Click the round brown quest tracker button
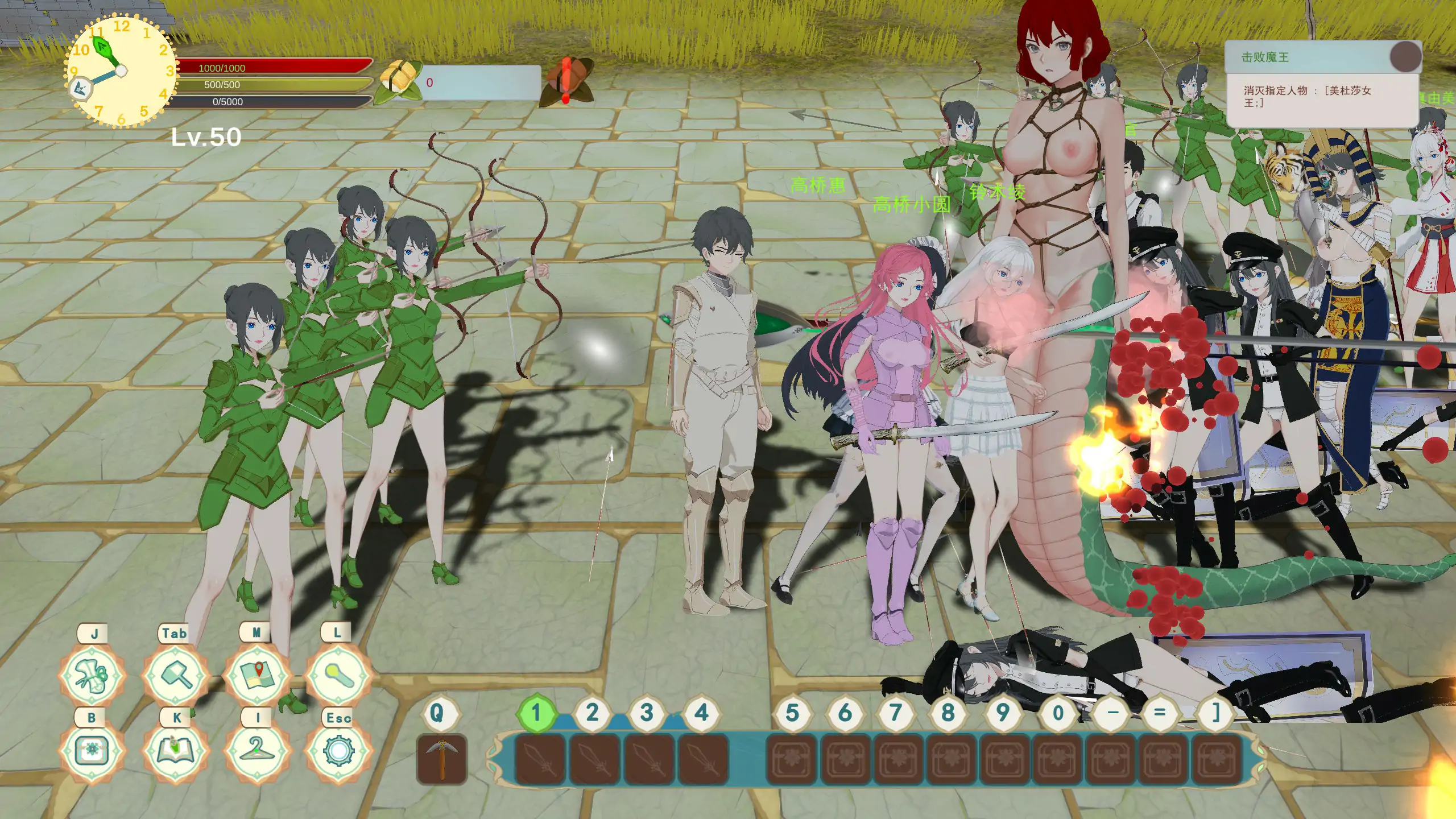 [1405, 57]
